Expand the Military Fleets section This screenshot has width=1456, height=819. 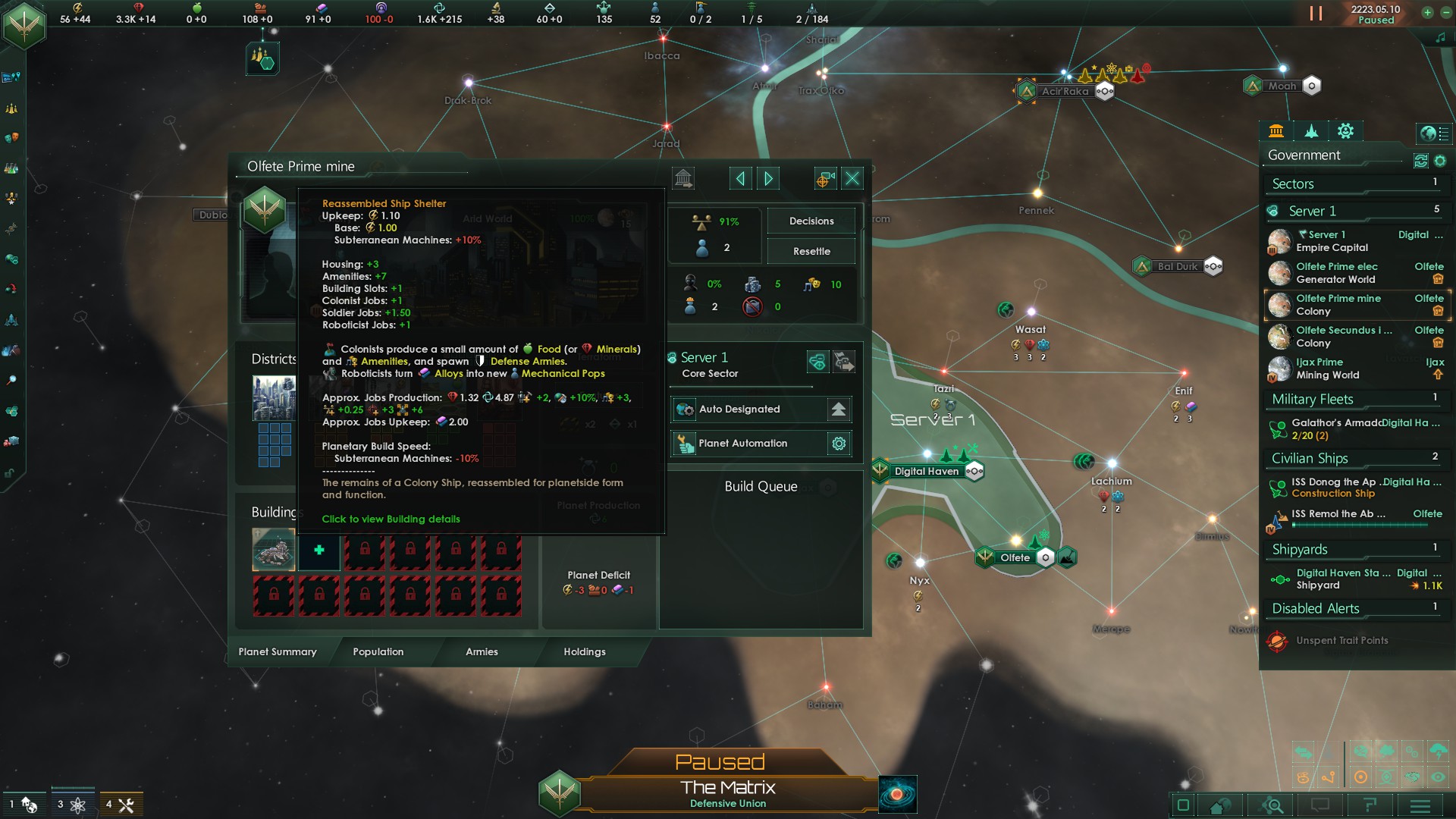(x=1356, y=399)
